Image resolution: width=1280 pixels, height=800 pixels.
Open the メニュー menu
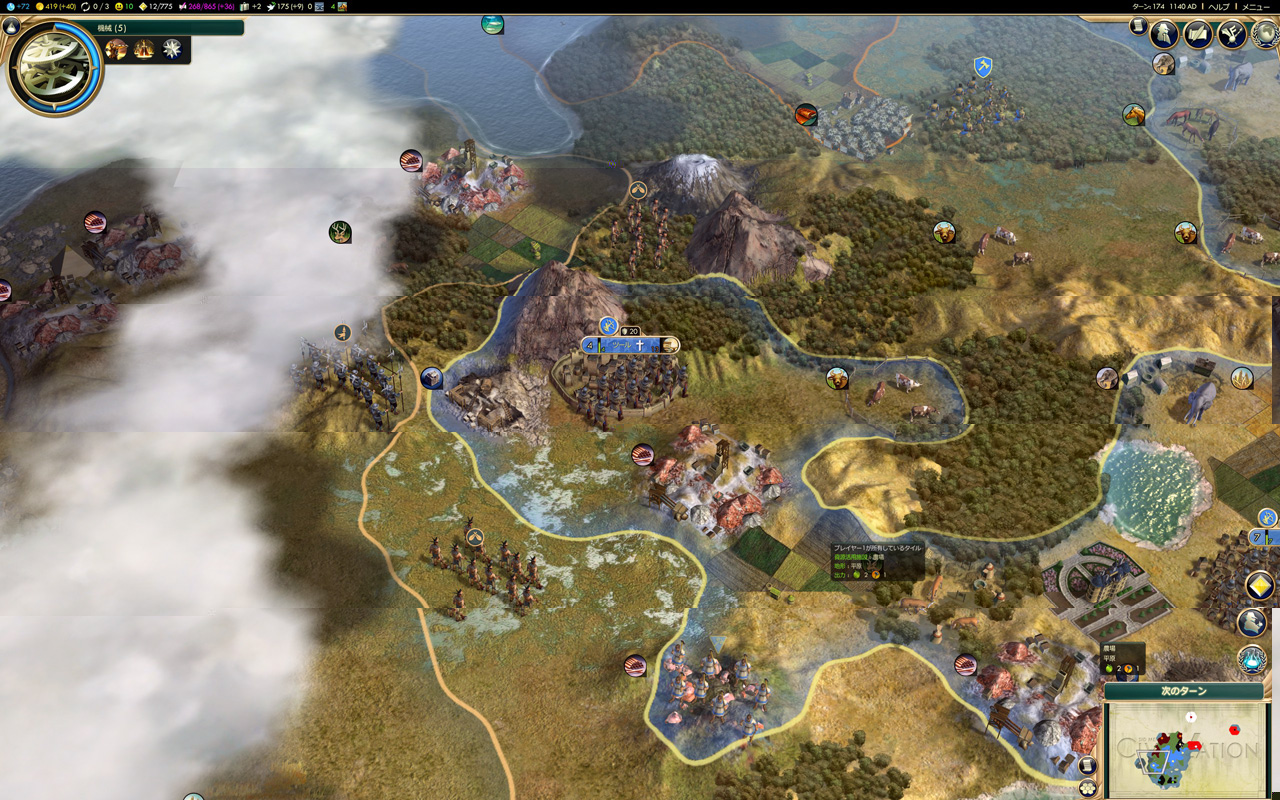tap(1255, 6)
